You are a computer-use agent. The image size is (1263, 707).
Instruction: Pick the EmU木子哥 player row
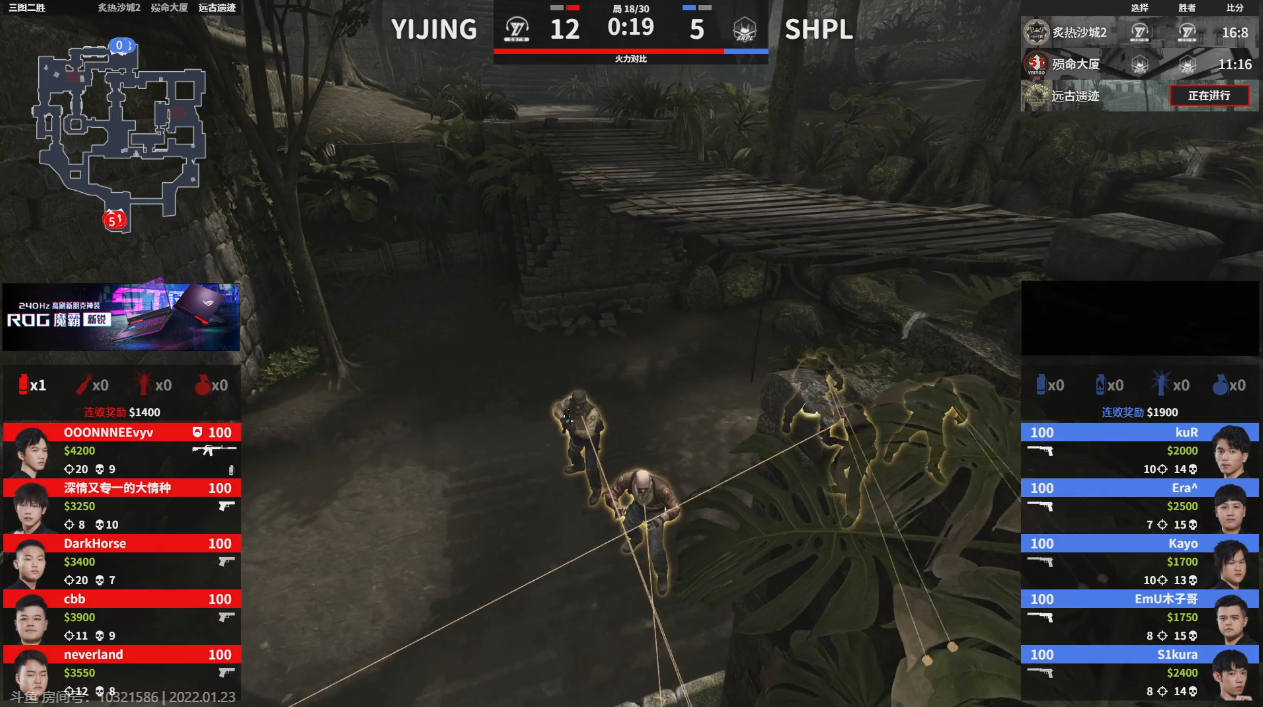[1139, 616]
